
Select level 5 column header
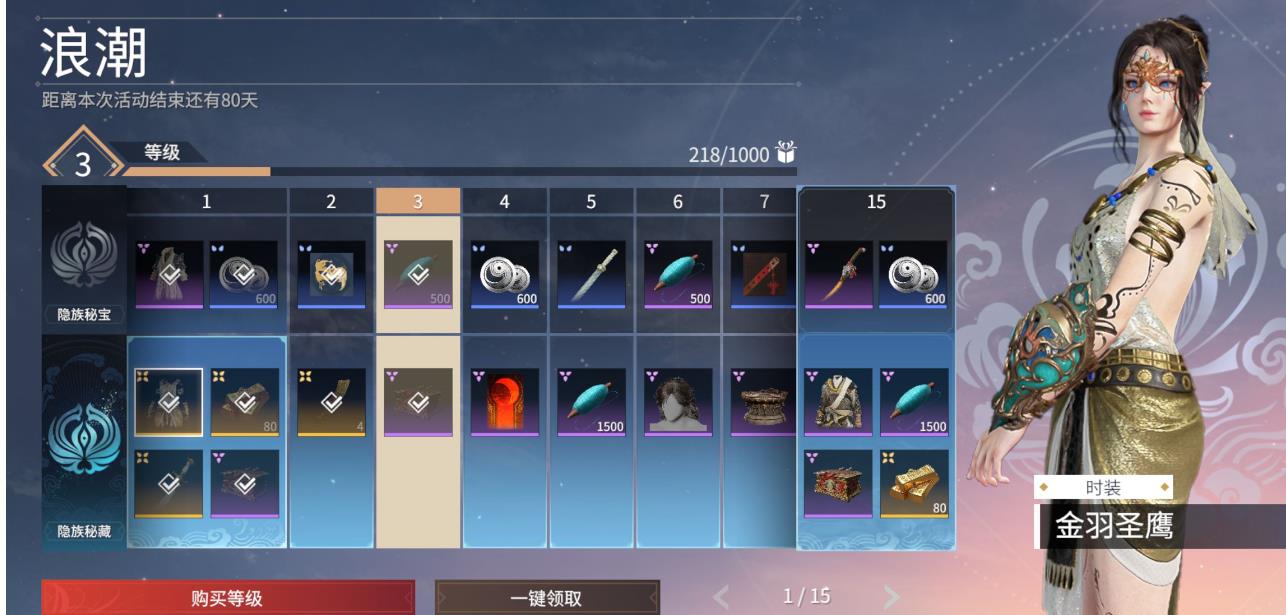click(591, 202)
